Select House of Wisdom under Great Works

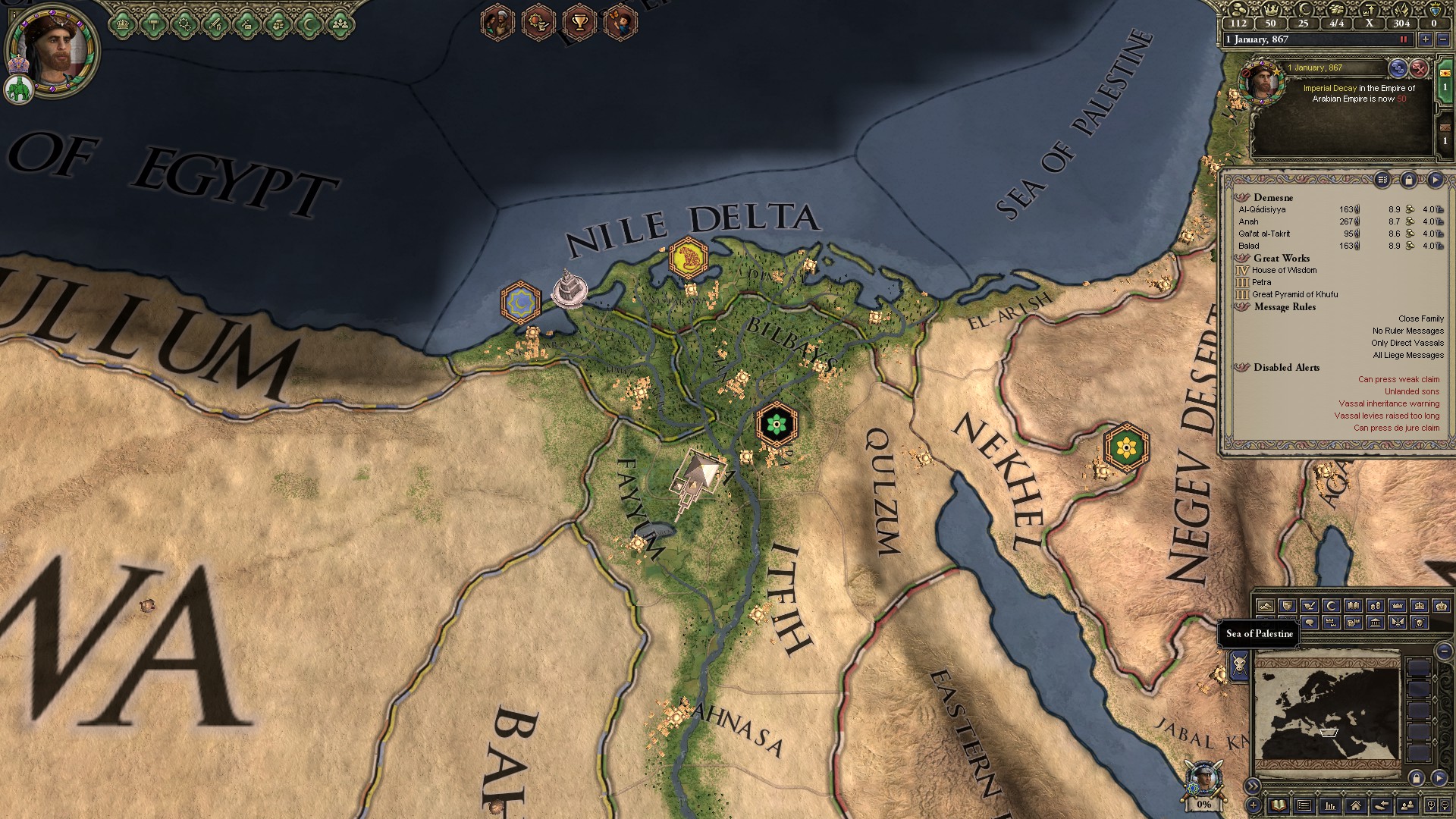[1285, 270]
